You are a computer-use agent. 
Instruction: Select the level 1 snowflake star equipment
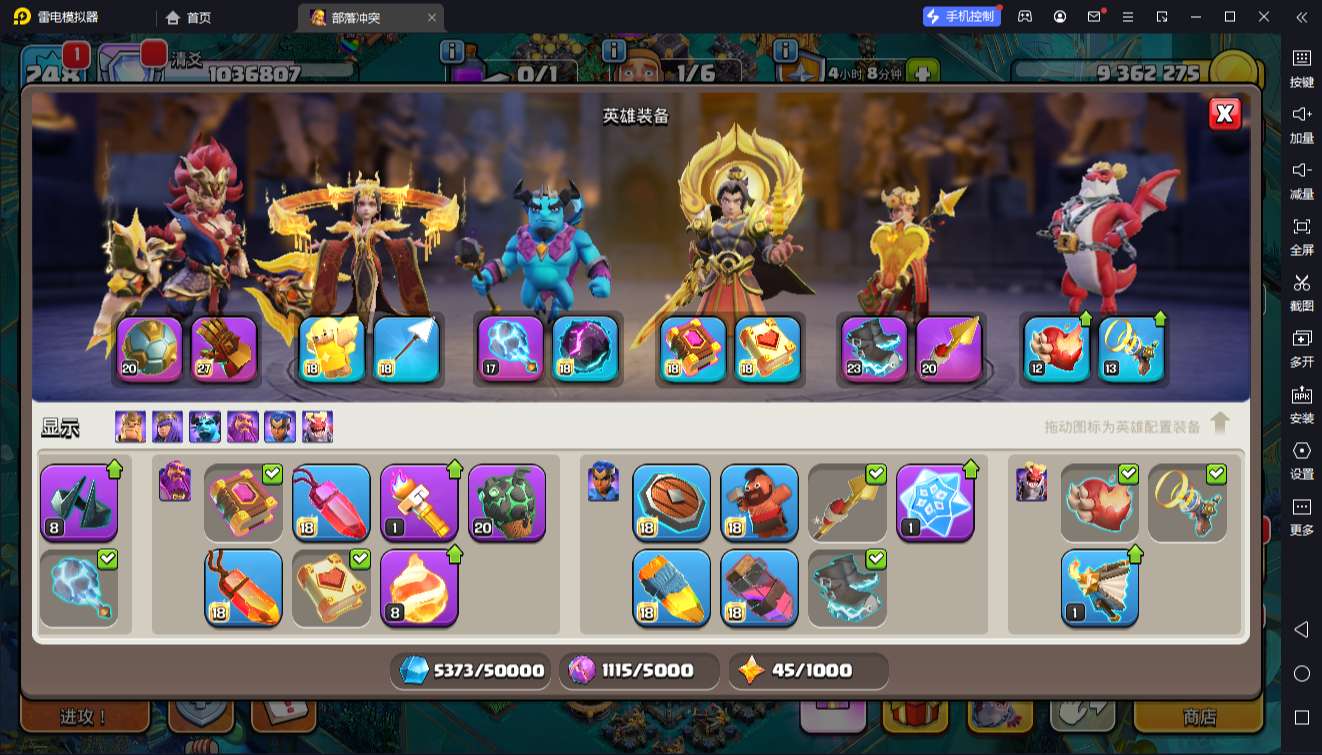coord(935,503)
